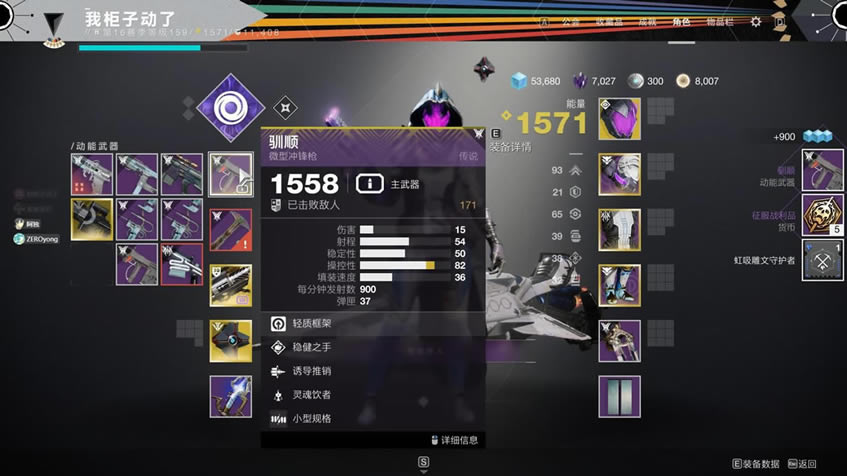Select the blue leg armor slot

point(619,285)
